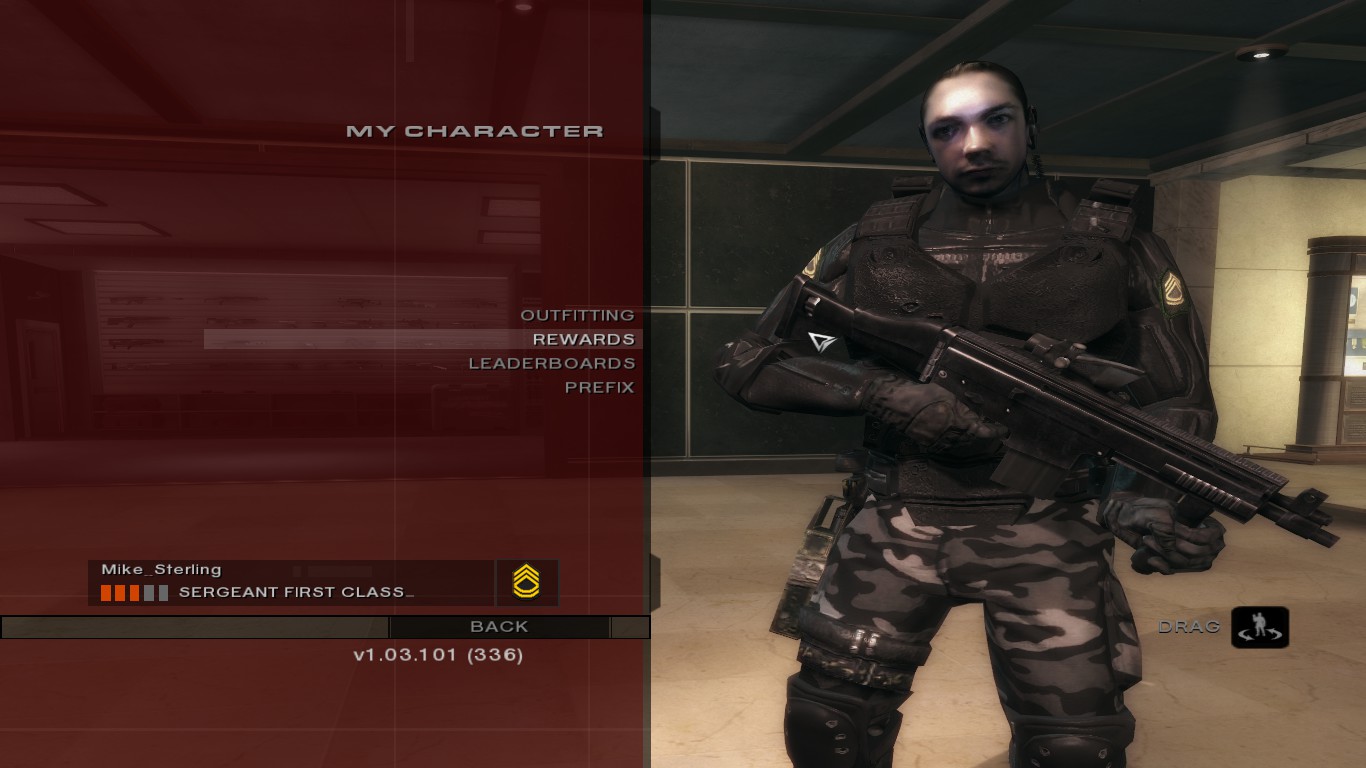Show the Leaderboards screen
The height and width of the screenshot is (768, 1366).
(x=552, y=363)
